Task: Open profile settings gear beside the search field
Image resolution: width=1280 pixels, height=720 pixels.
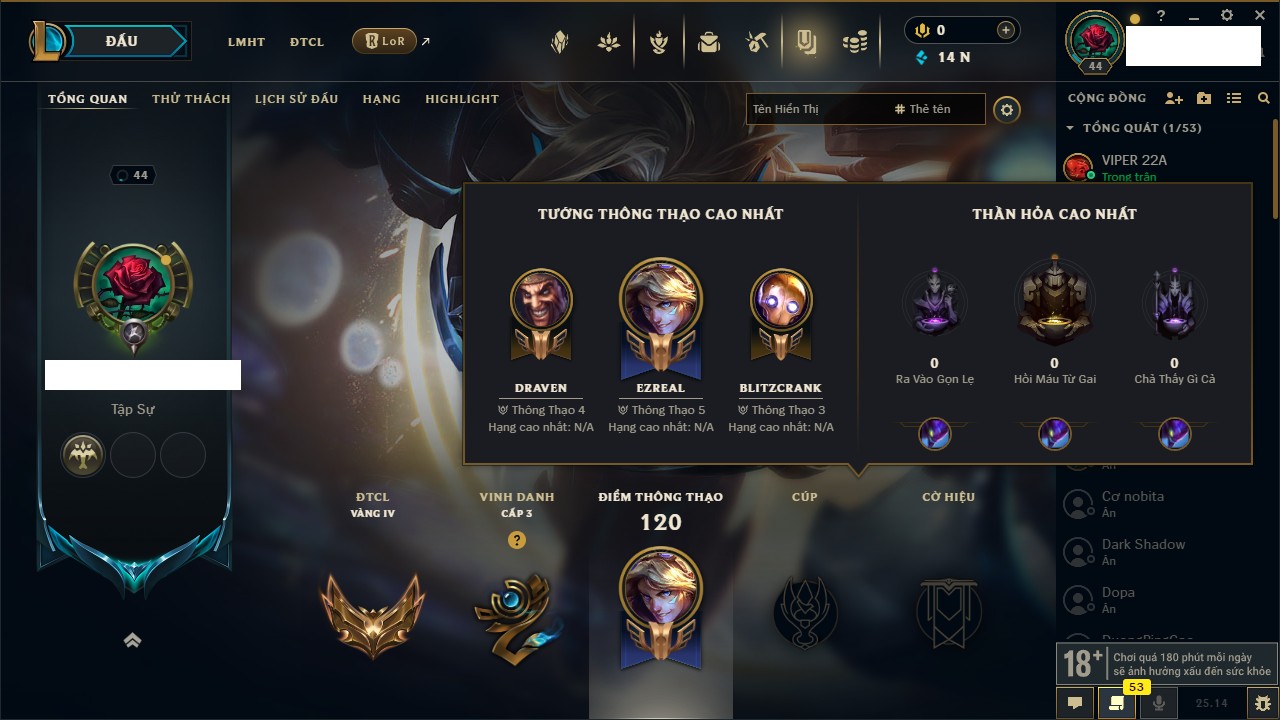Action: 1007,110
